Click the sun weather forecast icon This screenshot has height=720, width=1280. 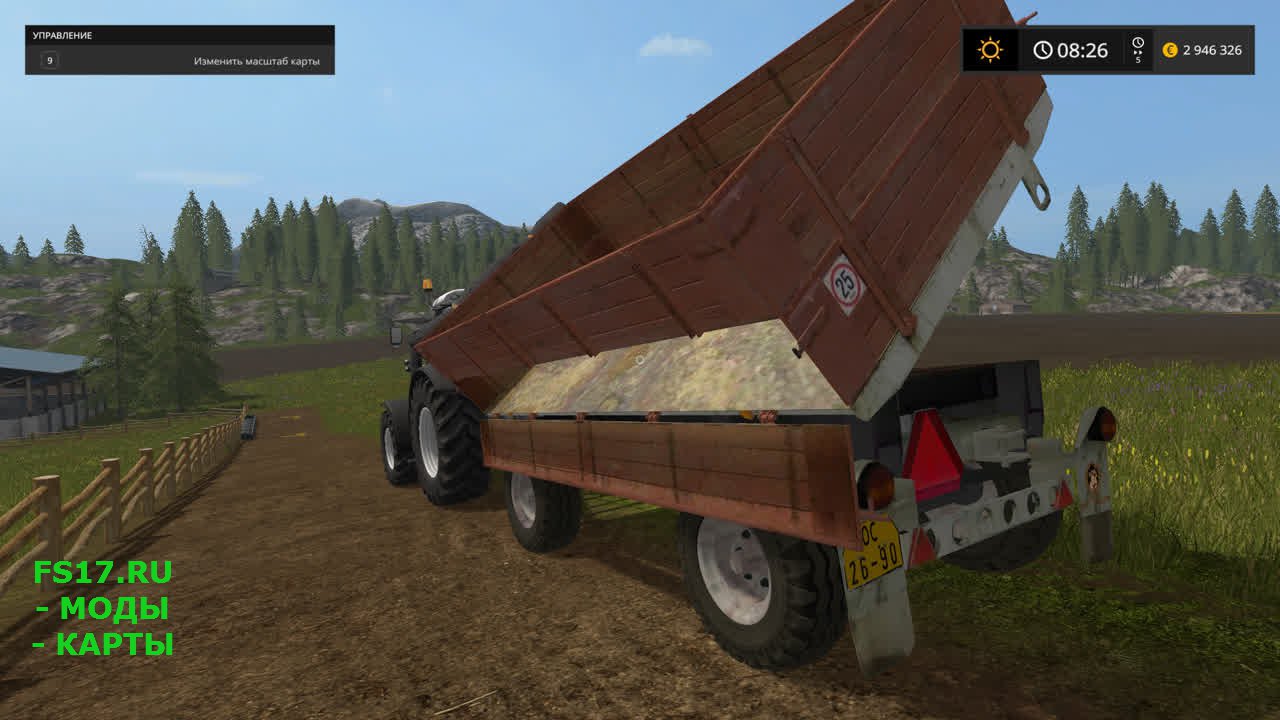pyautogui.click(x=990, y=50)
